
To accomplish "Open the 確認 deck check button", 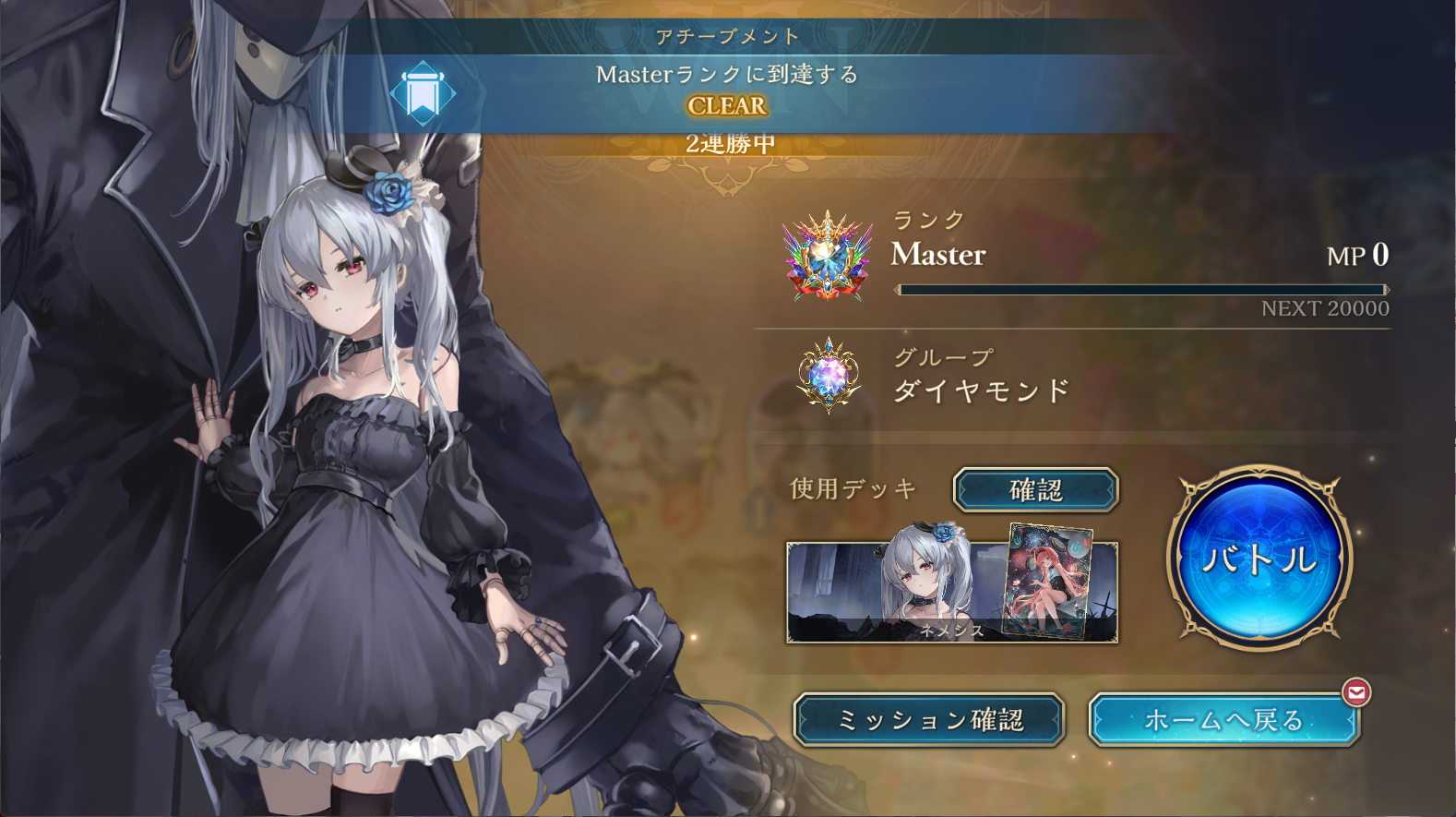I will pos(1035,489).
